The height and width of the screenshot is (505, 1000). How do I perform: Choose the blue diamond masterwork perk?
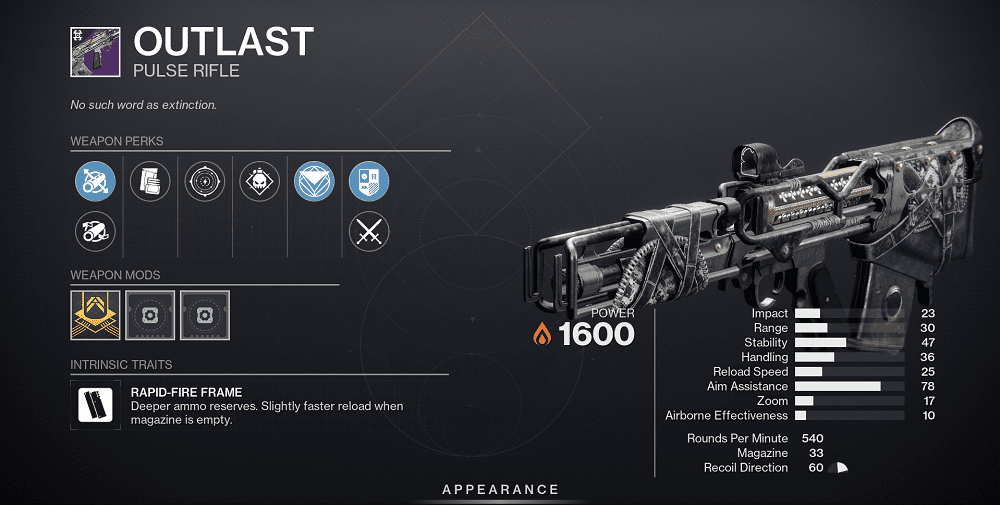[314, 182]
